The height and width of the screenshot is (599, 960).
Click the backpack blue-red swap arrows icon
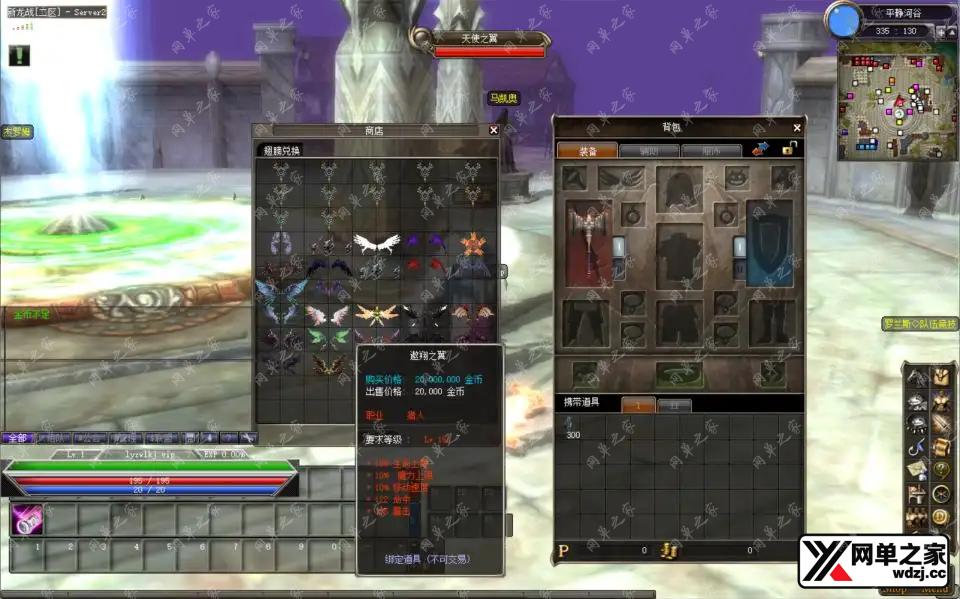point(759,149)
